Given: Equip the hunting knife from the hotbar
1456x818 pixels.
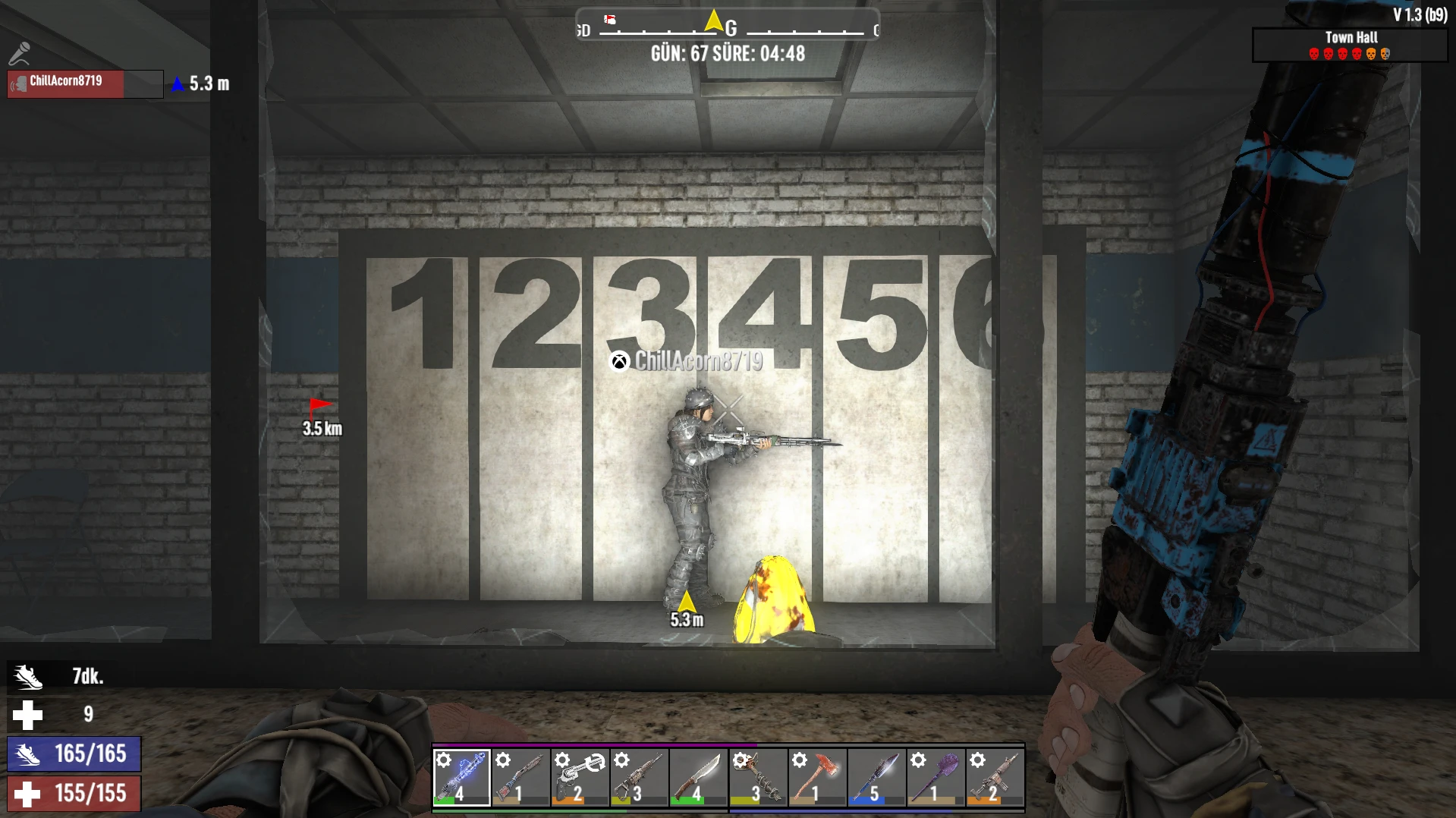Looking at the screenshot, I should [x=698, y=777].
